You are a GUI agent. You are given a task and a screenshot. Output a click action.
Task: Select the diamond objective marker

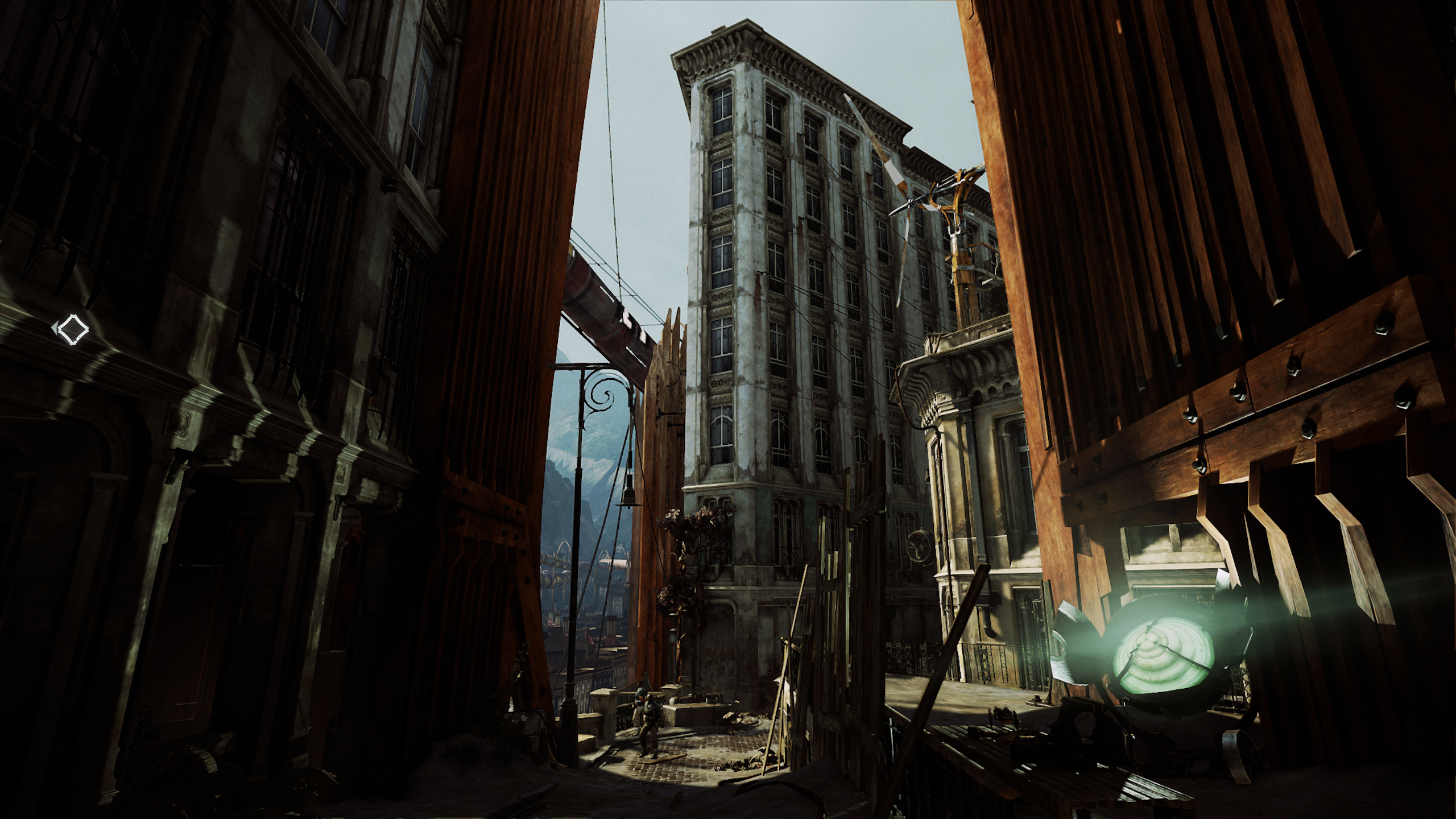point(72,329)
